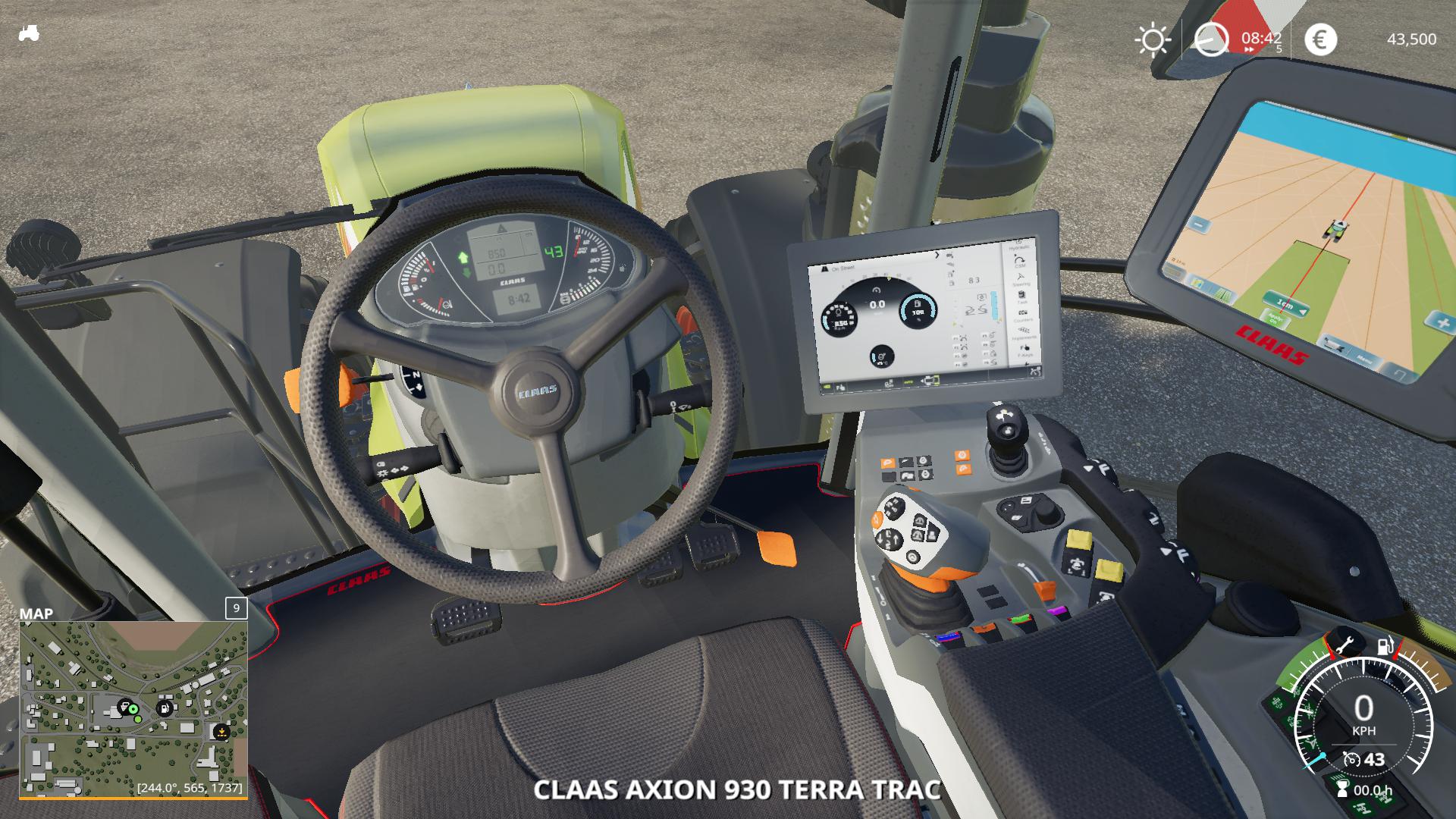Click the yellow sell-point marker on the minimap

221,732
